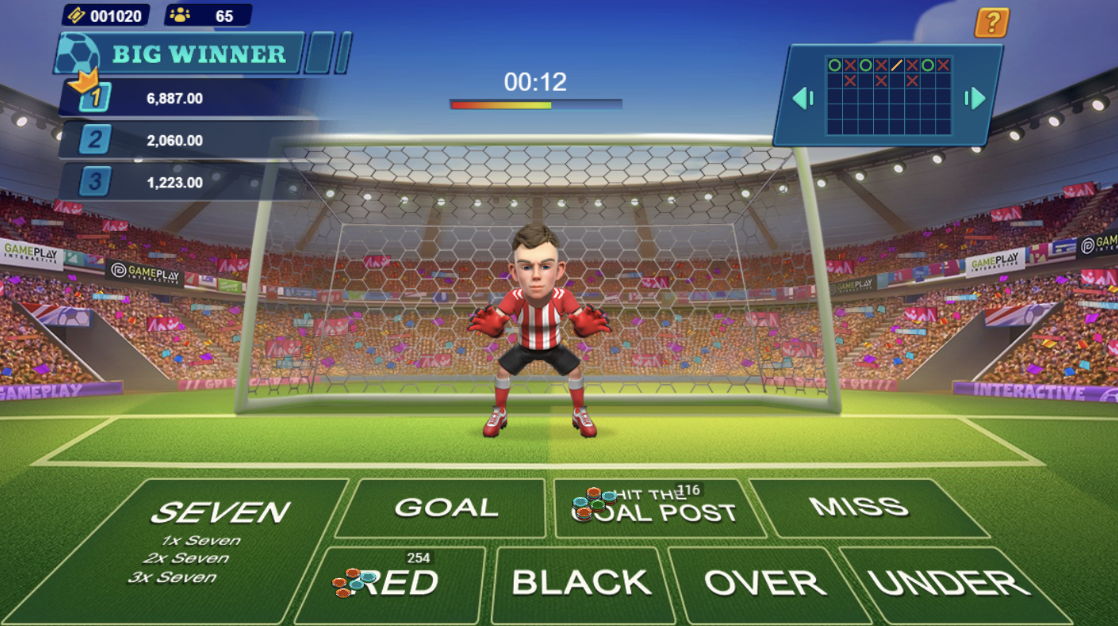Select the first-place winner row
The height and width of the screenshot is (626, 1118).
click(175, 98)
